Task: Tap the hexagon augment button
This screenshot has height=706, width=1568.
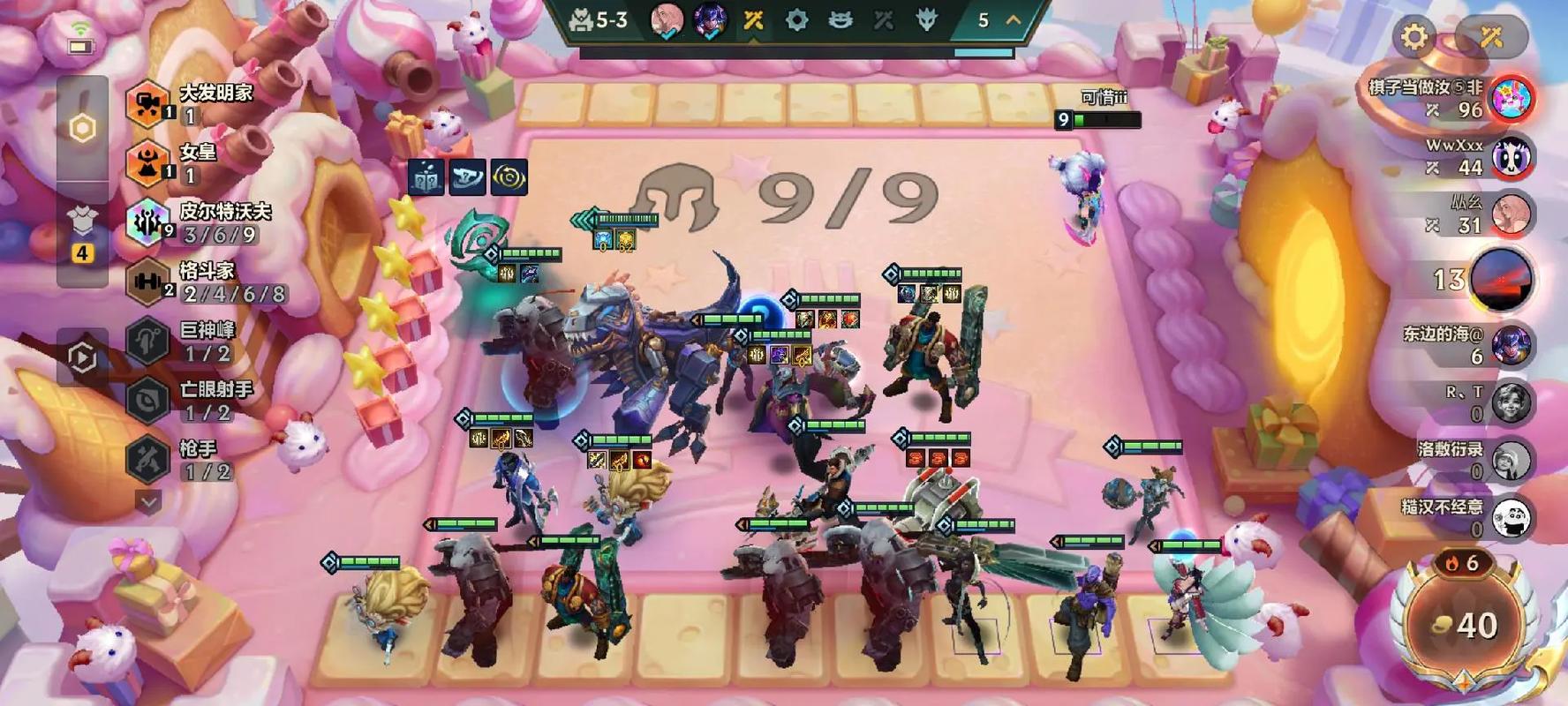Action: coord(83,129)
